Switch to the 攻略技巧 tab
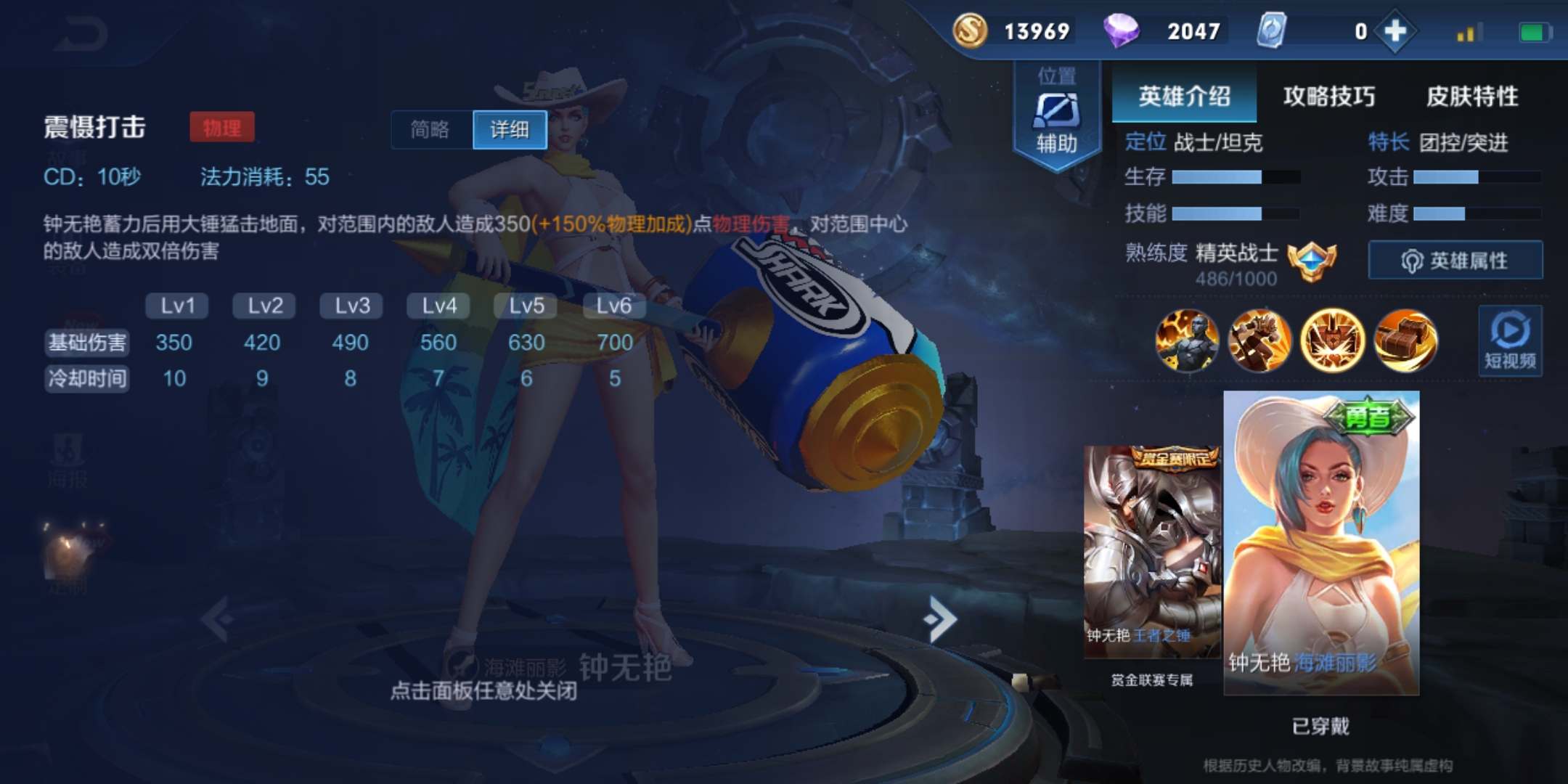This screenshot has width=1568, height=784. (x=1328, y=96)
